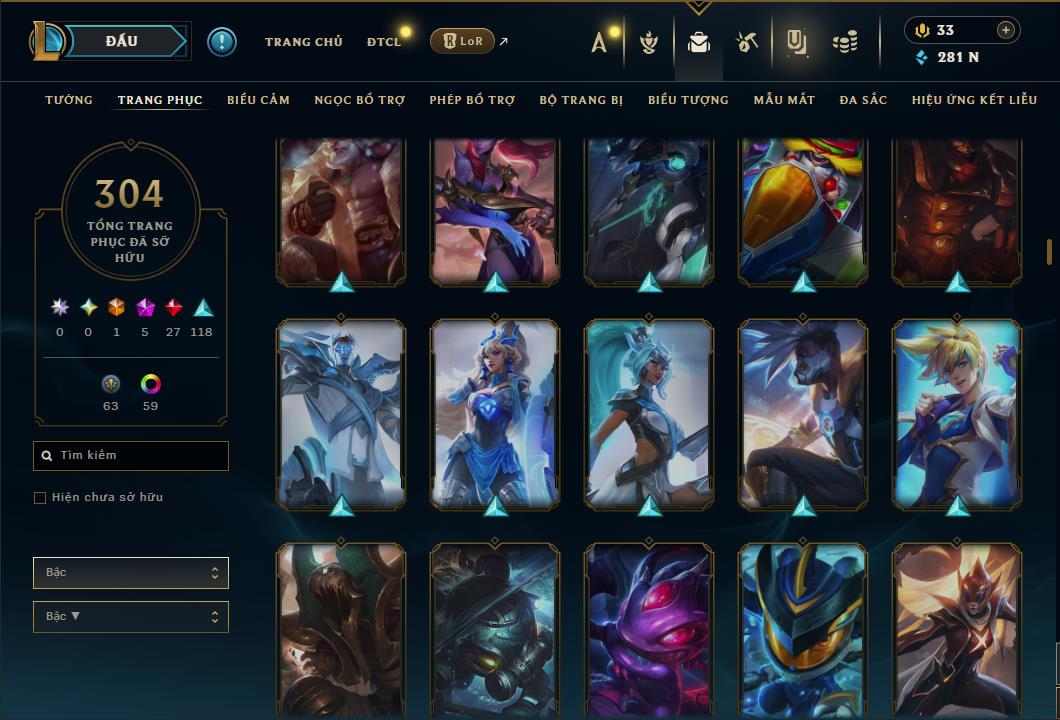This screenshot has height=720, width=1060.
Task: Switch to the BIỂU CẢM tab
Action: coord(258,100)
